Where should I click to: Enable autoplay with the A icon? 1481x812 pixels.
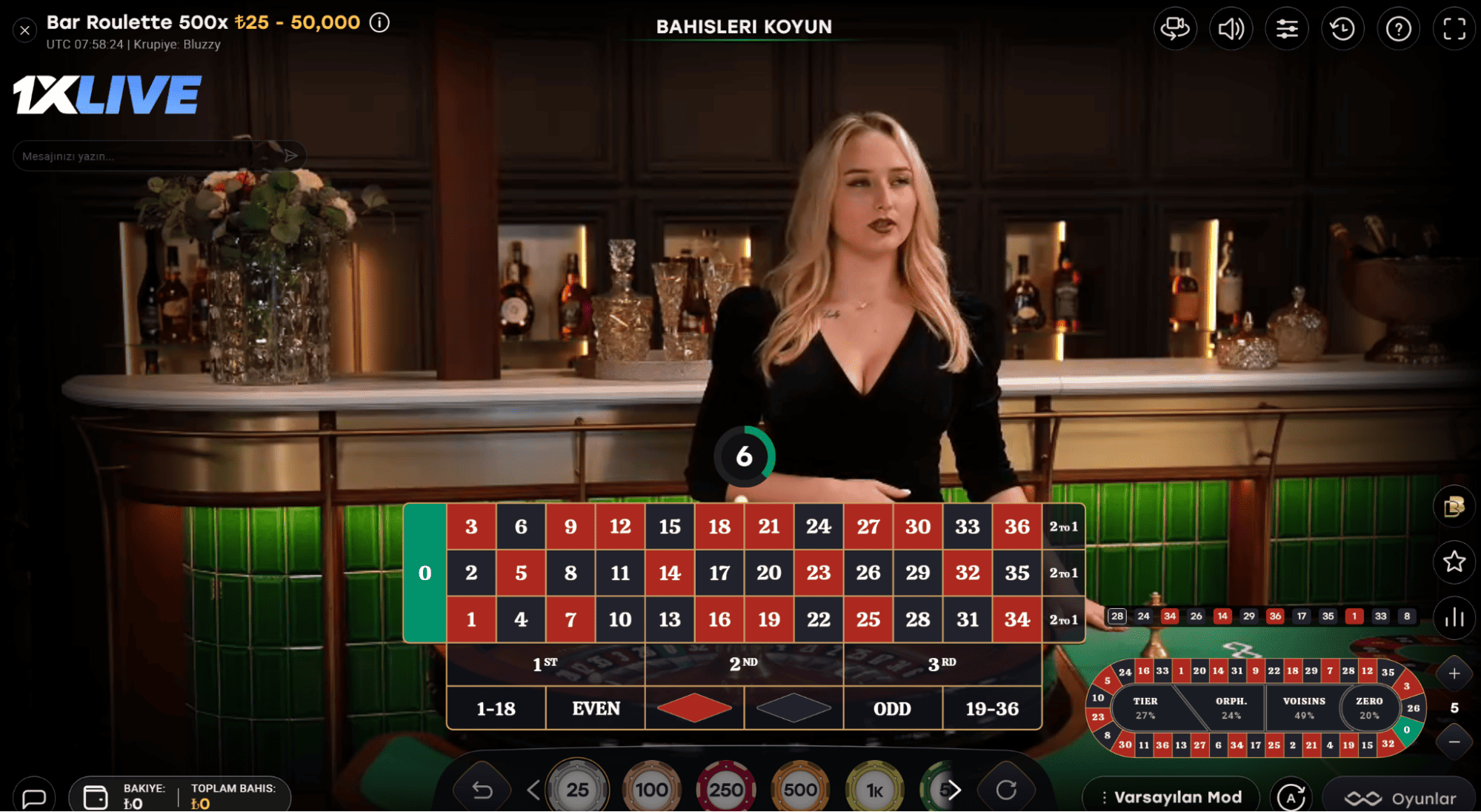1292,797
